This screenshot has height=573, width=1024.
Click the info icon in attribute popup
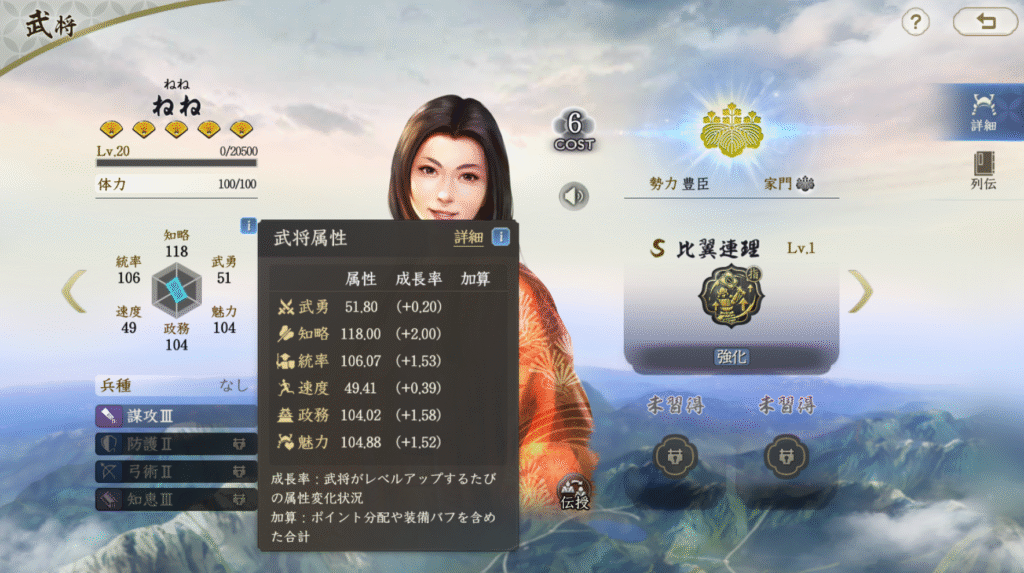click(500, 237)
